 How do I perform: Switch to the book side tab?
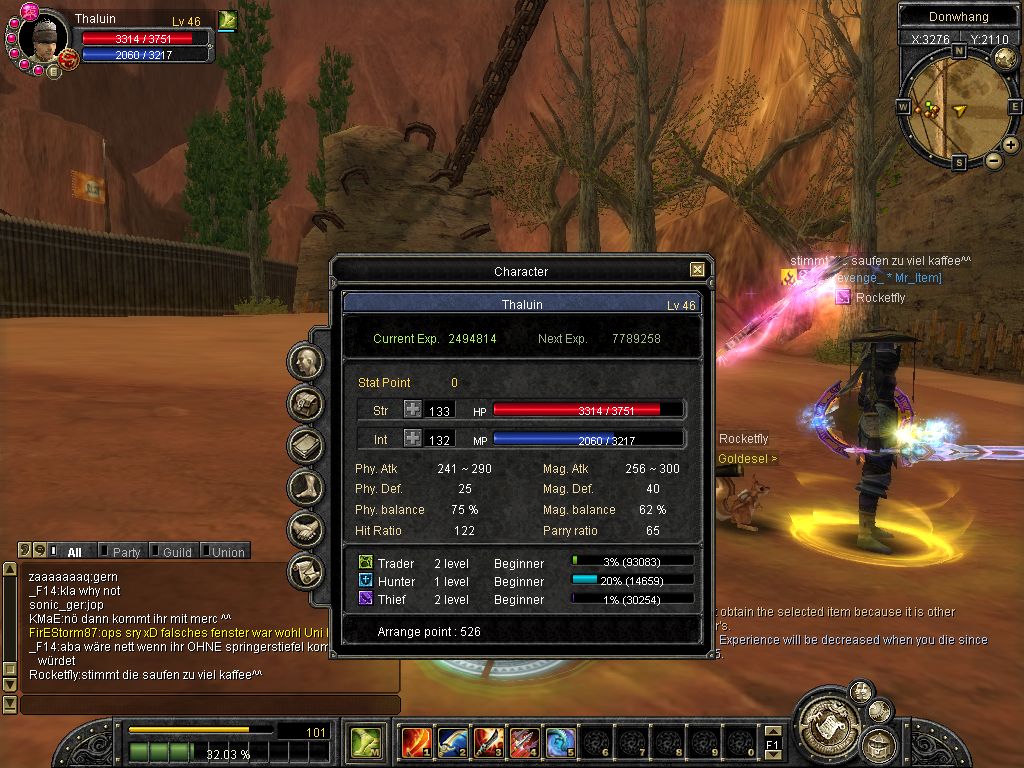(x=305, y=445)
